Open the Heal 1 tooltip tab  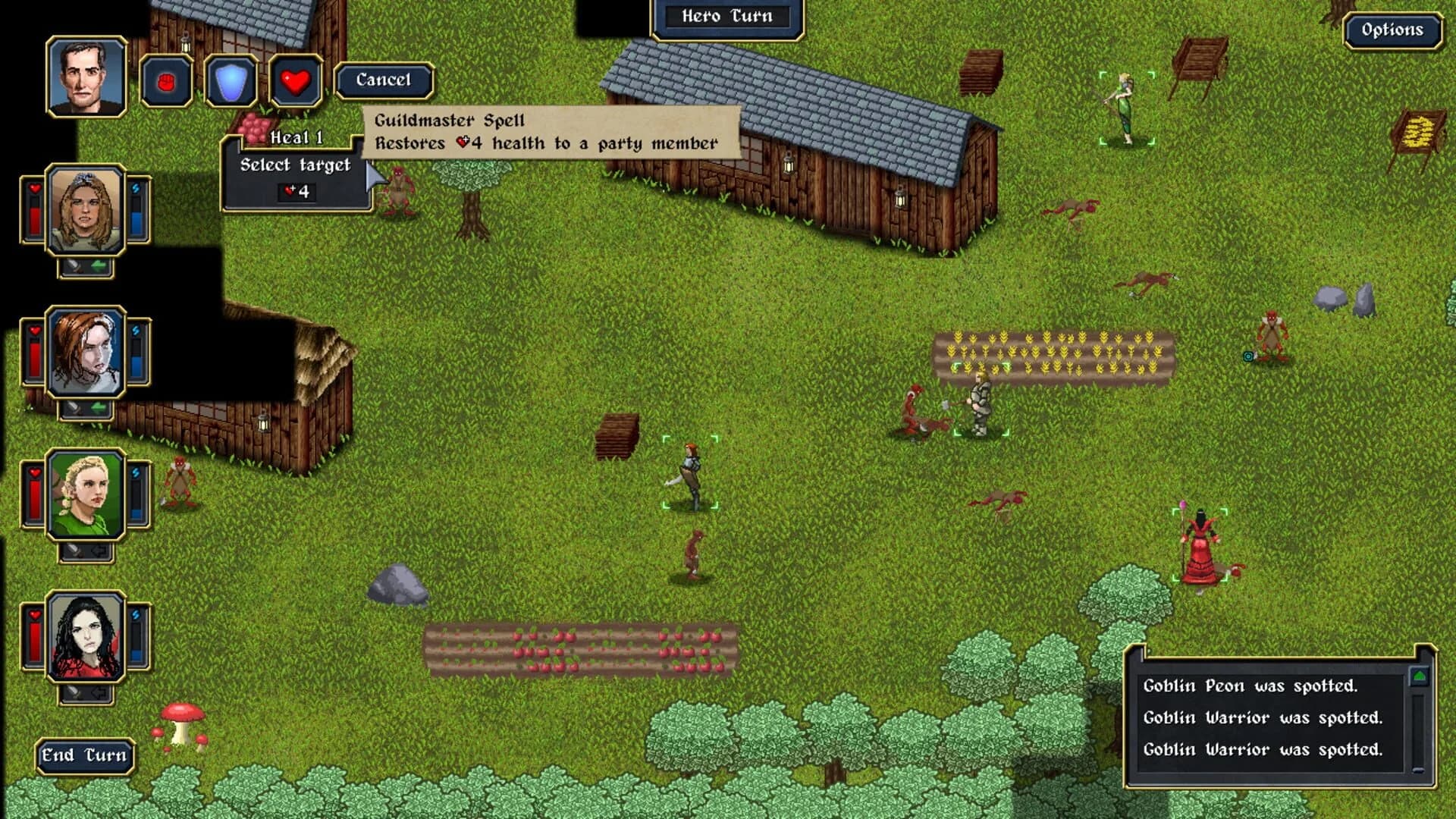pos(296,138)
